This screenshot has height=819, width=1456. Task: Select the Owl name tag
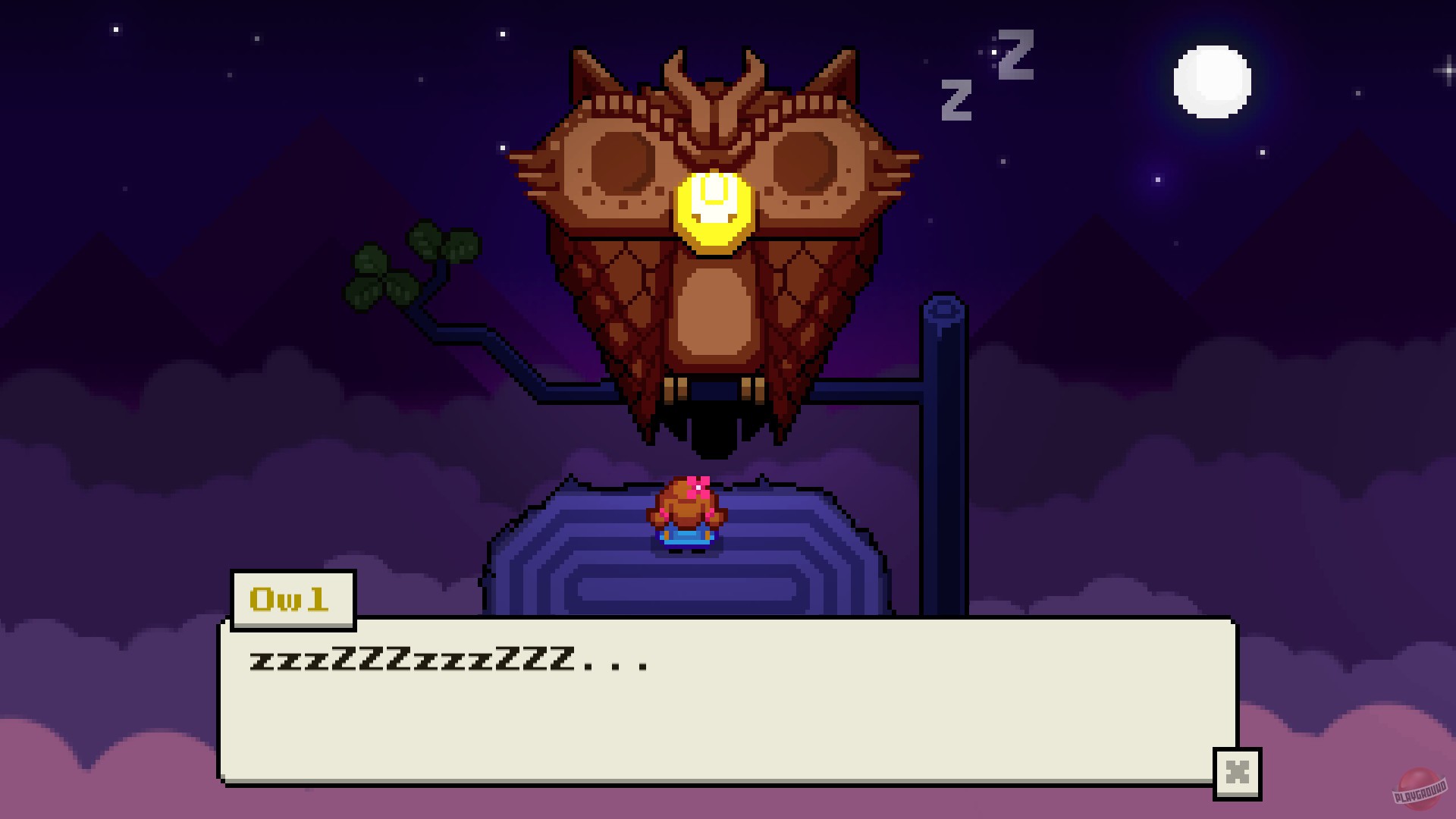pyautogui.click(x=292, y=599)
